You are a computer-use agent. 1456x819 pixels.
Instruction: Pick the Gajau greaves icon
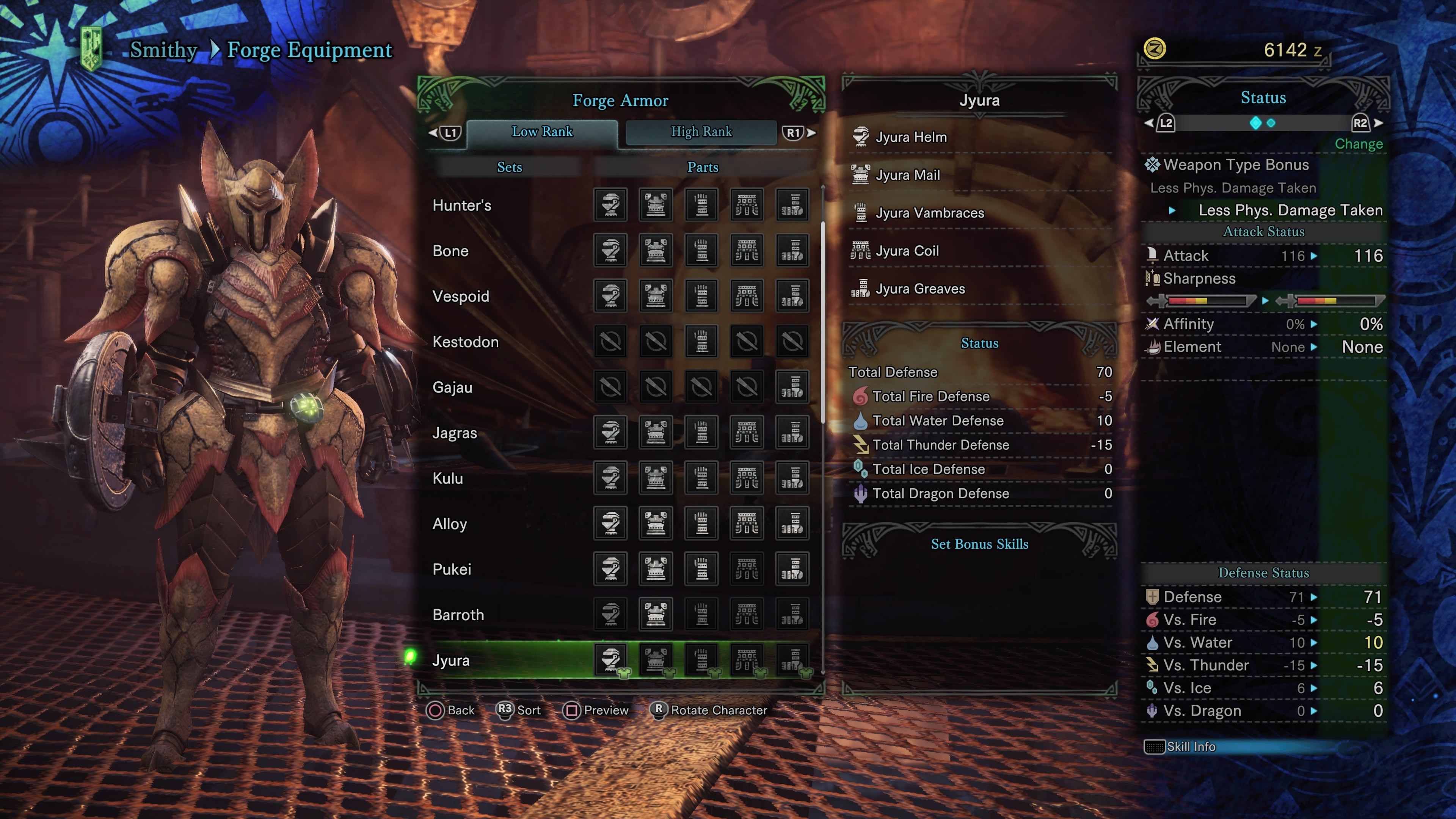(792, 387)
